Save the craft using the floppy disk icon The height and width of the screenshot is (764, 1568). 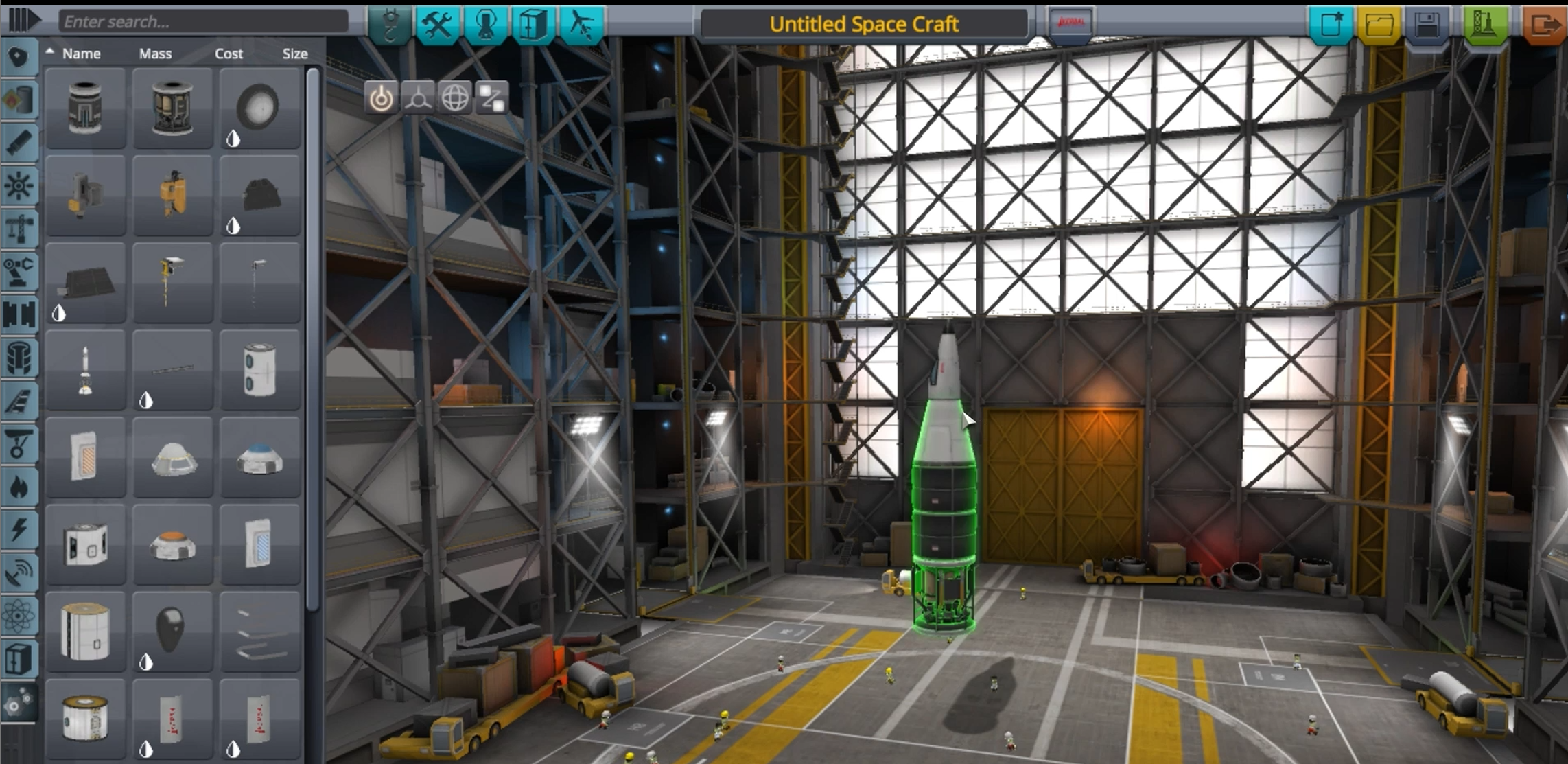pyautogui.click(x=1428, y=23)
